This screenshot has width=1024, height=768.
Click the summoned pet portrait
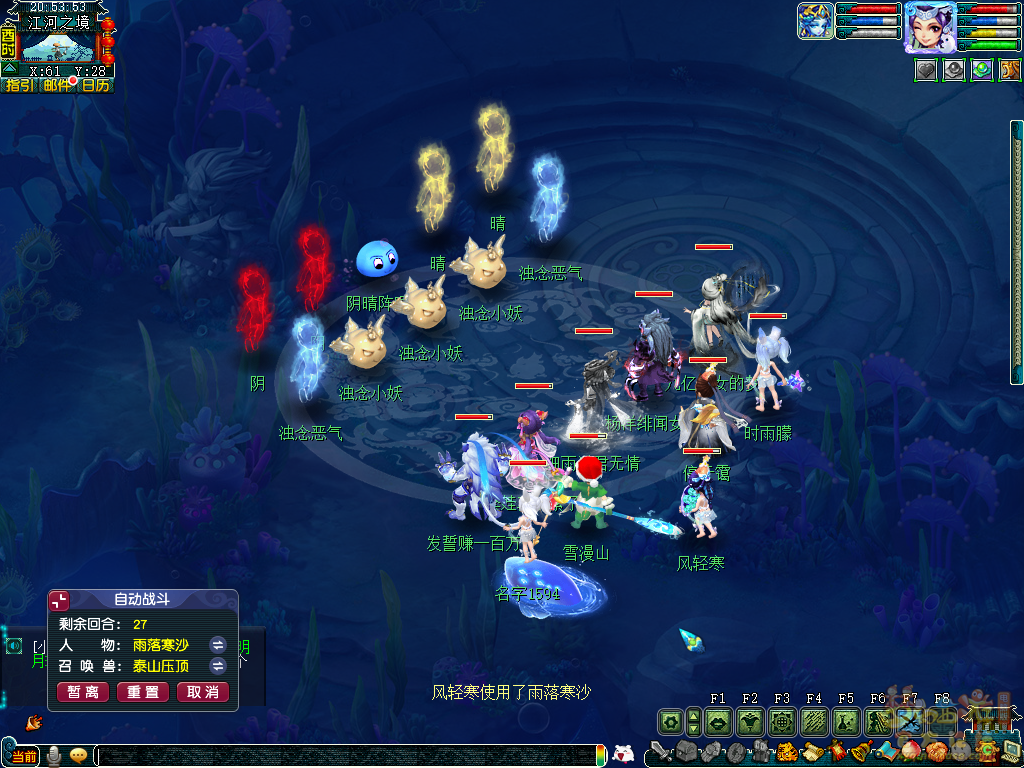815,21
